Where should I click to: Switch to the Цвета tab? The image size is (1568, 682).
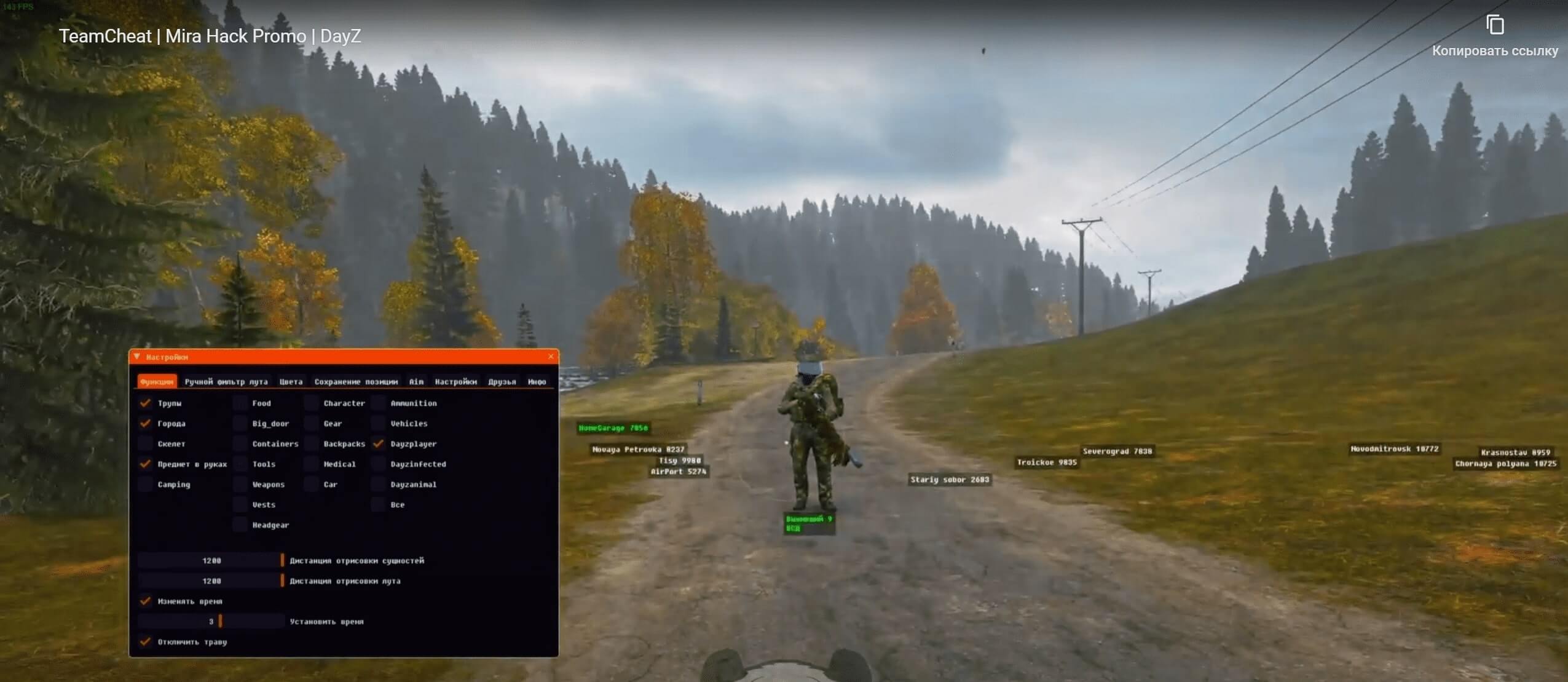coord(291,381)
